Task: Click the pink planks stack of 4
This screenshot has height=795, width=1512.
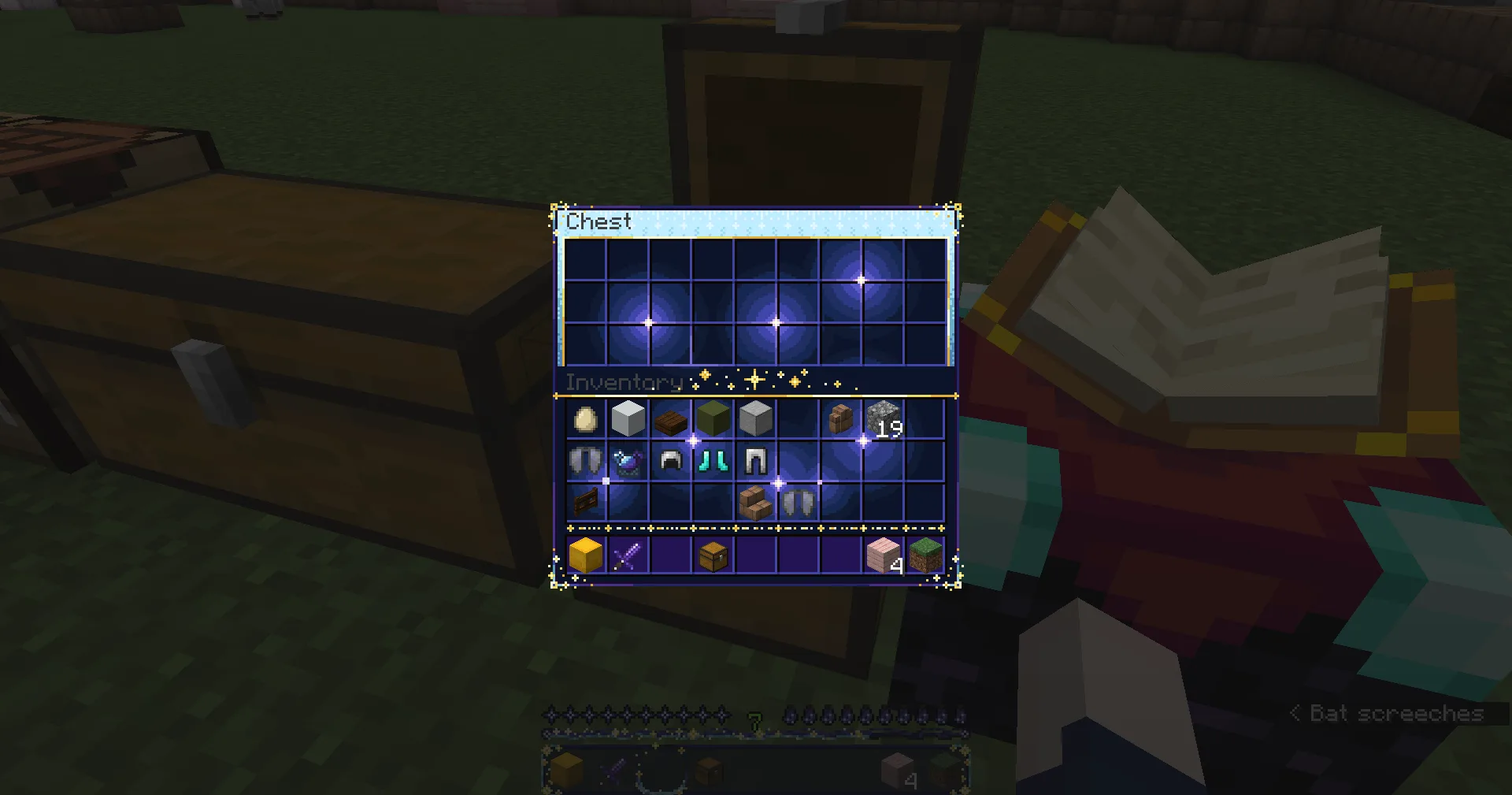Action: pyautogui.click(x=884, y=555)
